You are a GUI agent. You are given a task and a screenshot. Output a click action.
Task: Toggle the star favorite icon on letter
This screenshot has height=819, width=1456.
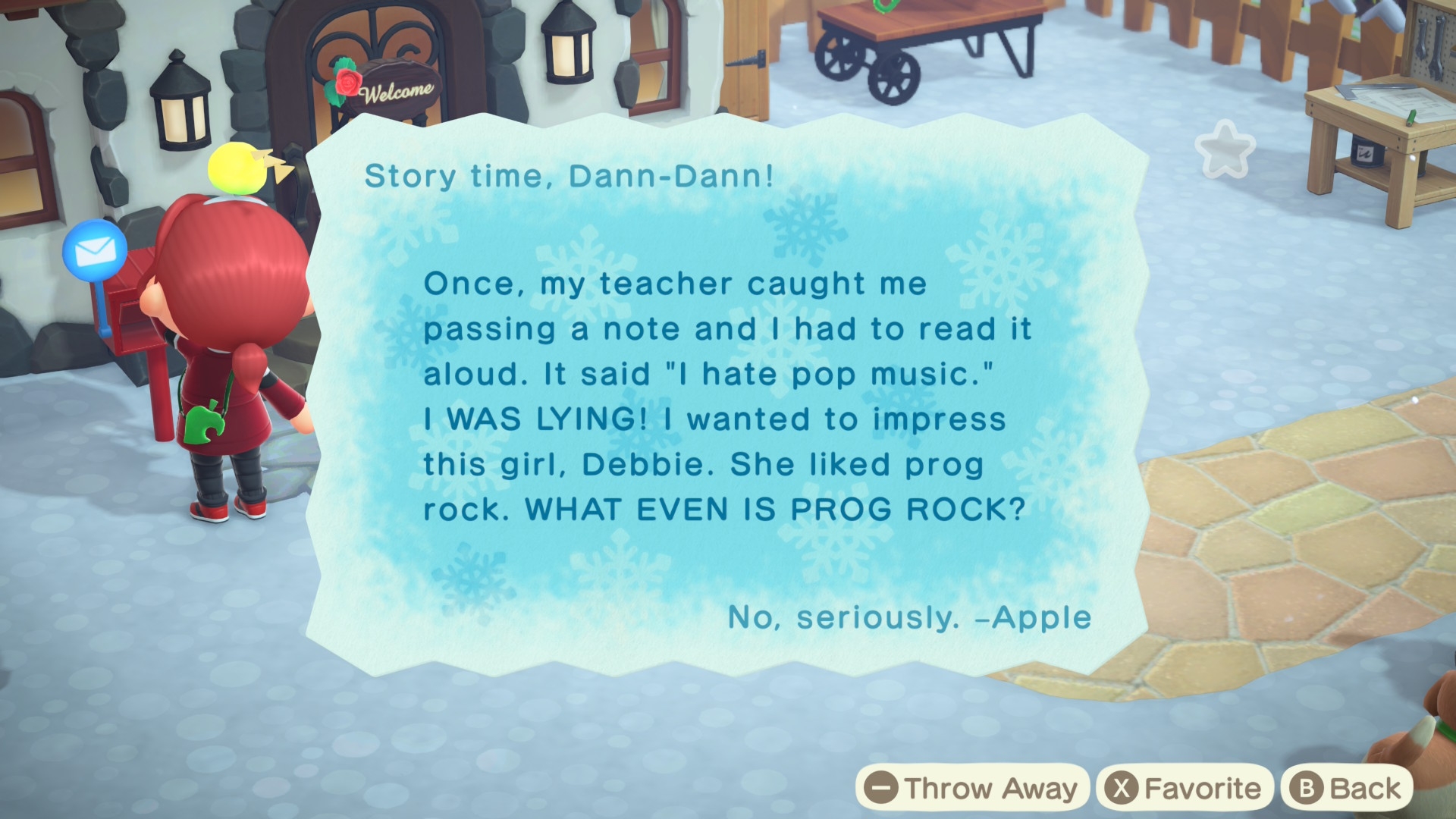click(1224, 149)
